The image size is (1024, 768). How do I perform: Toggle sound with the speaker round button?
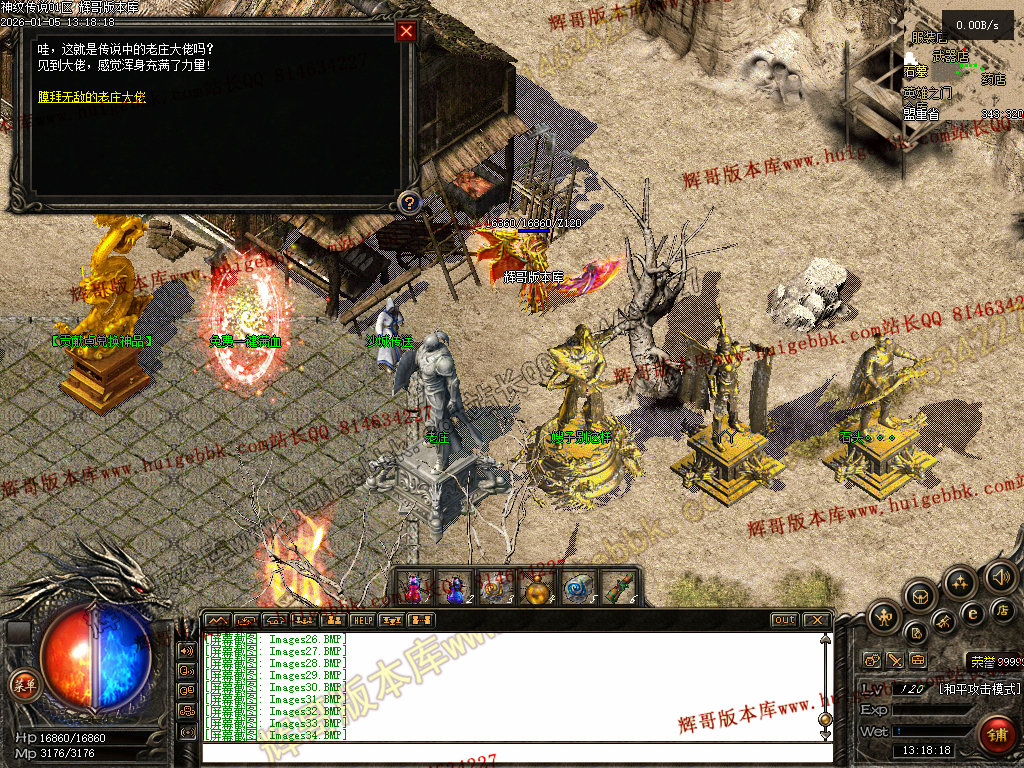click(x=1000, y=576)
